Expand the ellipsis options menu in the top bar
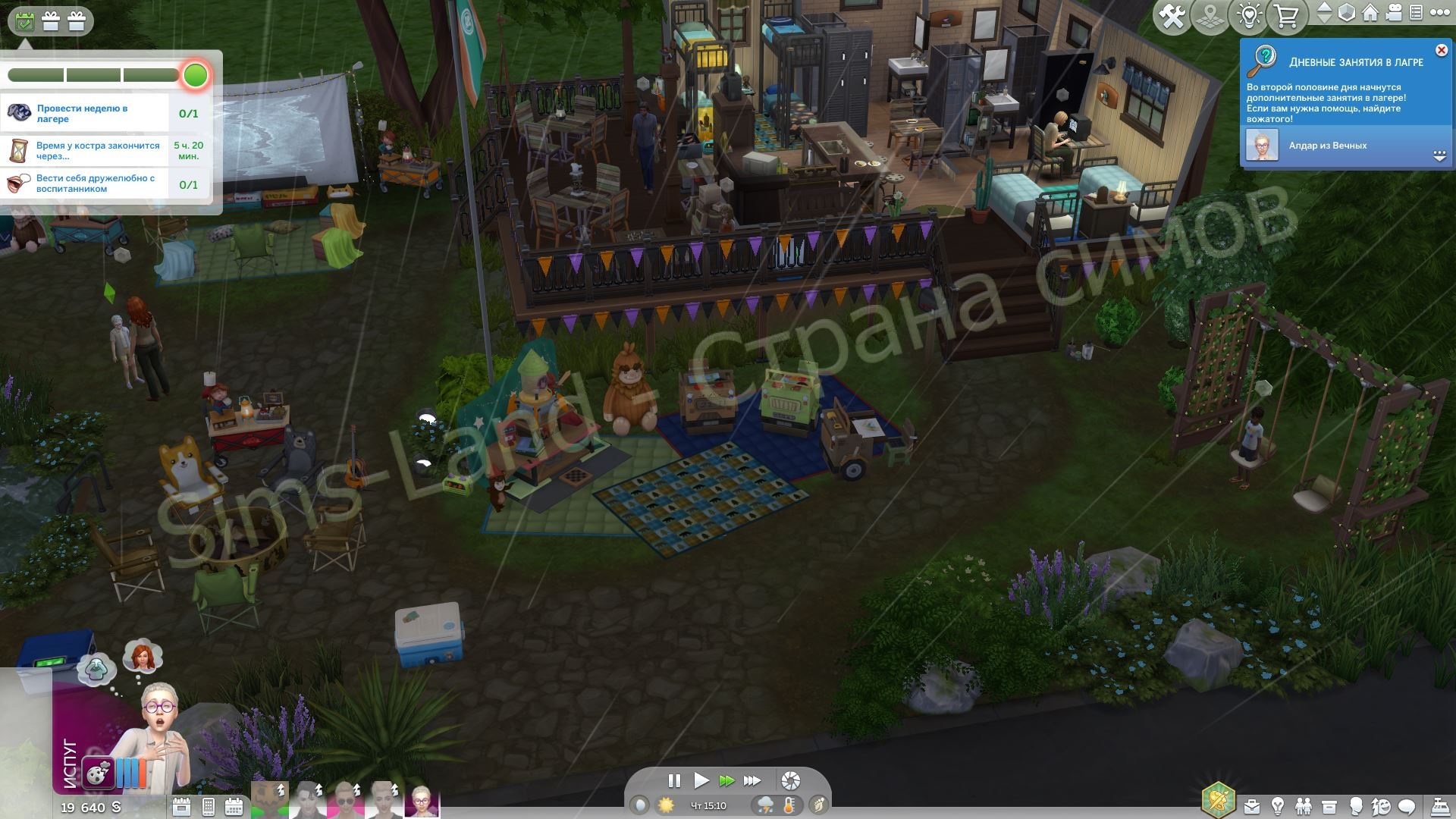 tap(1442, 13)
